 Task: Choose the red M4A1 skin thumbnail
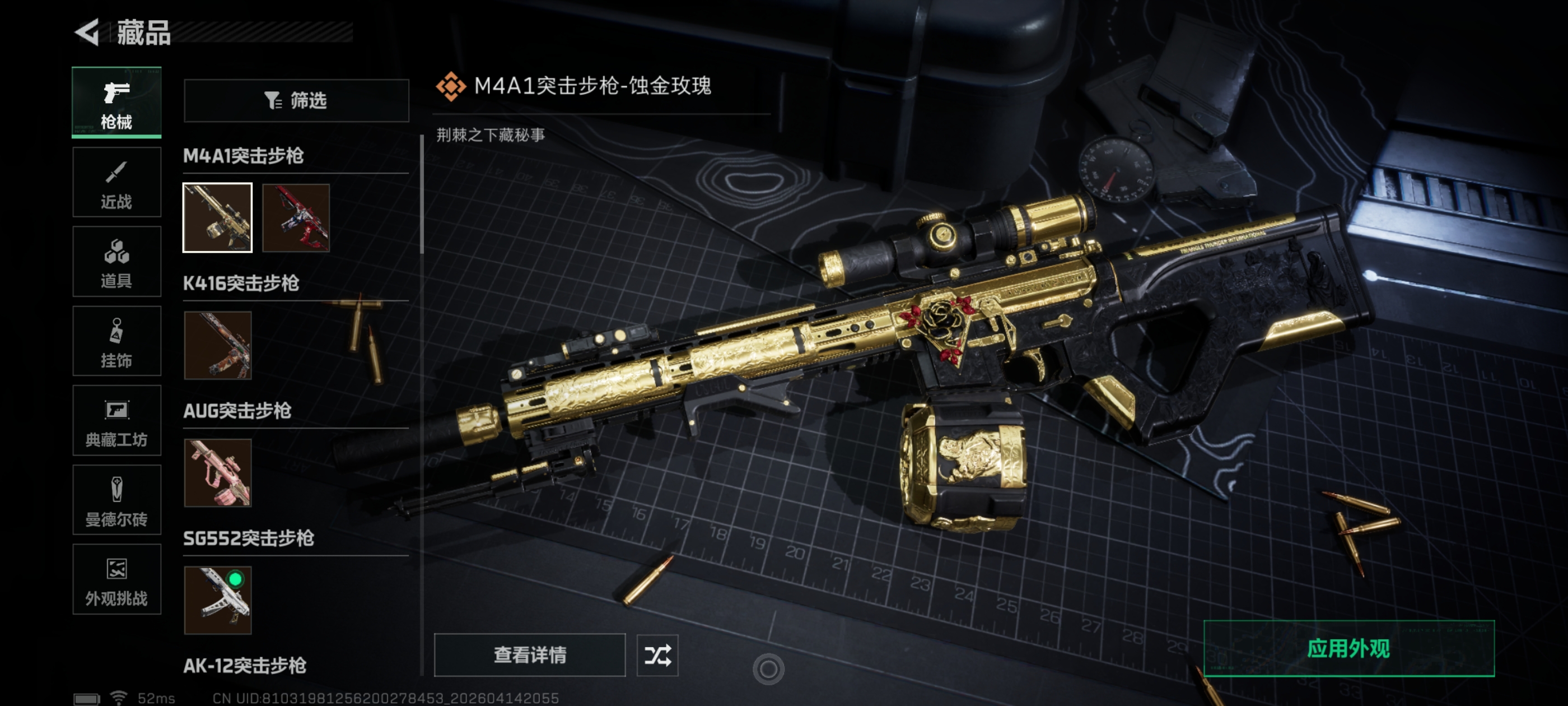[296, 217]
